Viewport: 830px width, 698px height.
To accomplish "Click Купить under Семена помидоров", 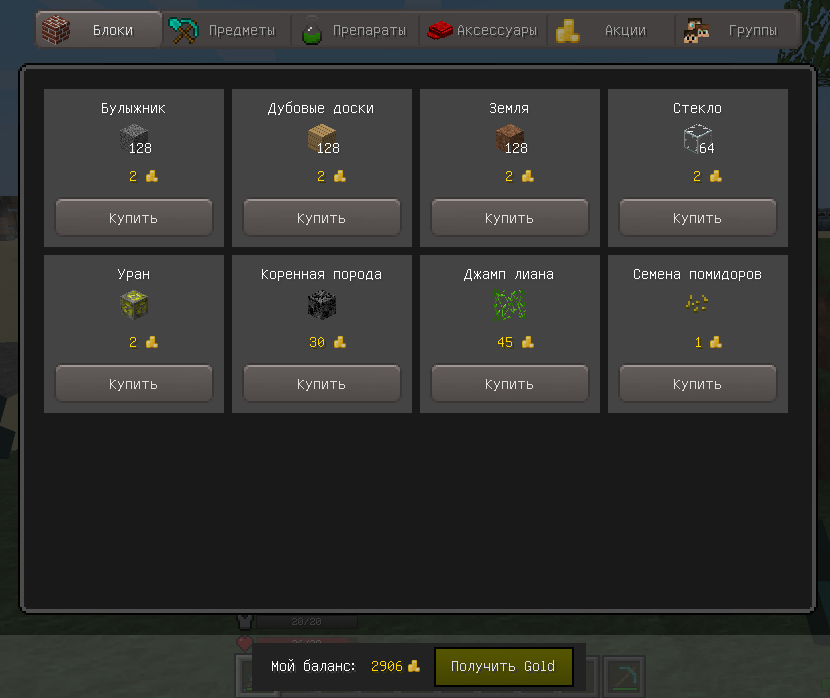I will [x=697, y=383].
